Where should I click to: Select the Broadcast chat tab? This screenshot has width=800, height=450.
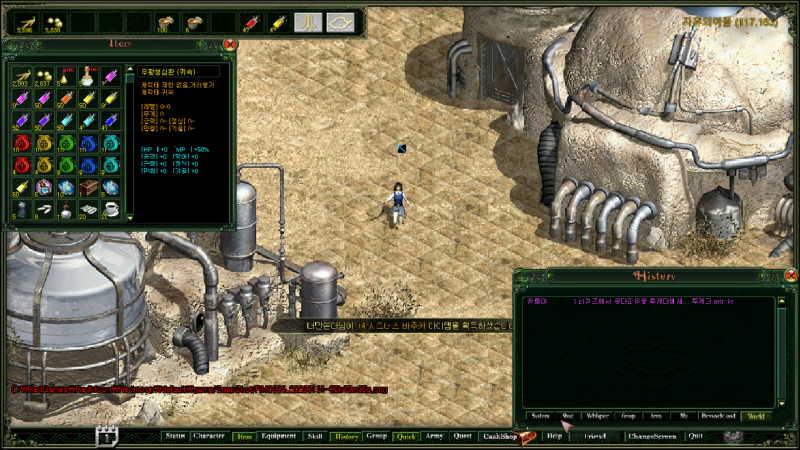pyautogui.click(x=718, y=415)
